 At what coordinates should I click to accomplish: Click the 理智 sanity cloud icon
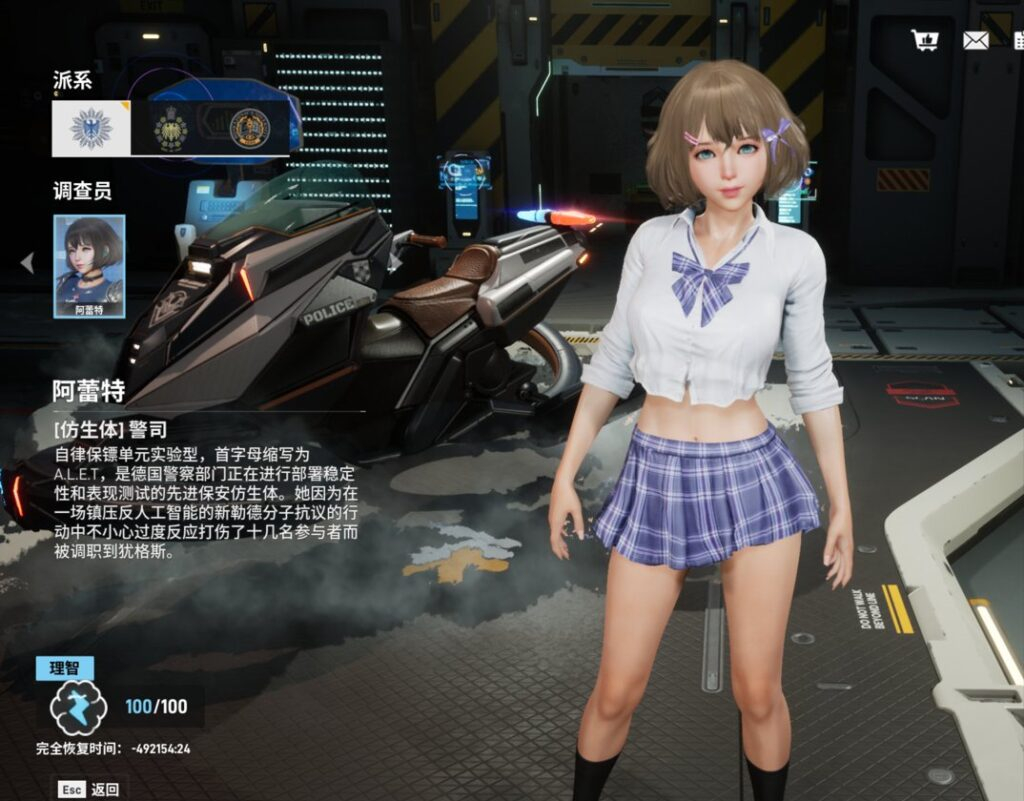[x=77, y=707]
